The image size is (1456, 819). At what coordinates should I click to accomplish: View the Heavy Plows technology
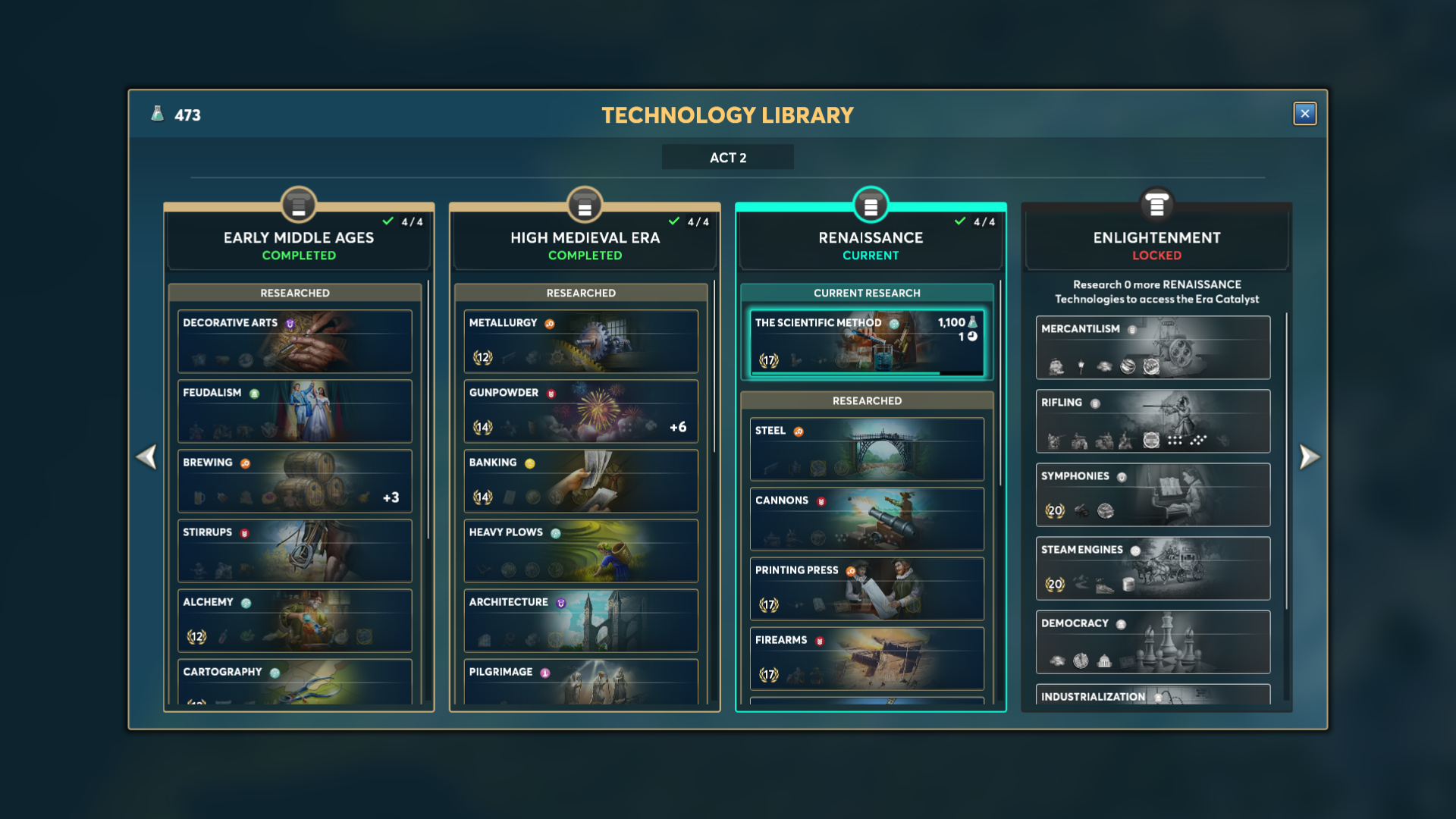pos(581,551)
